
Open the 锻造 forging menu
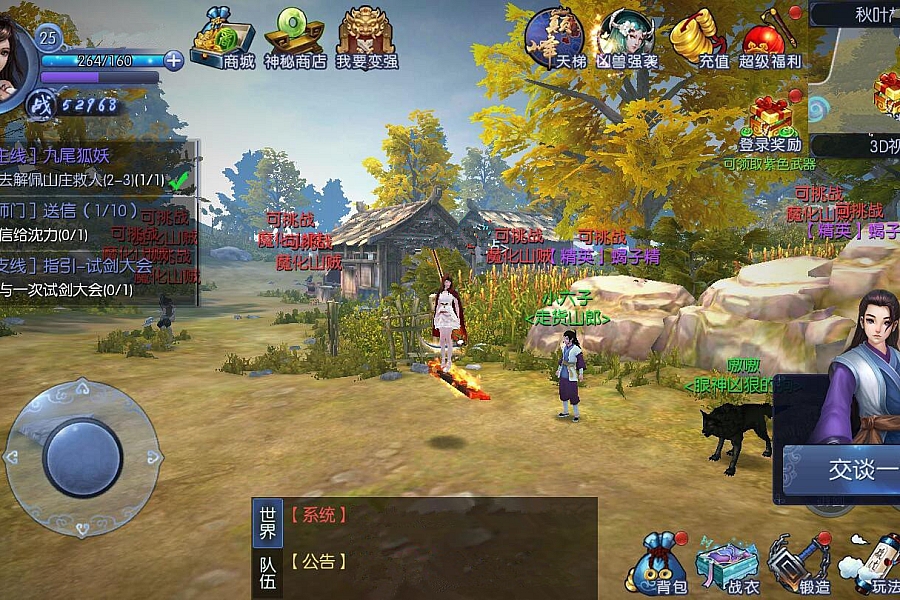[x=799, y=565]
